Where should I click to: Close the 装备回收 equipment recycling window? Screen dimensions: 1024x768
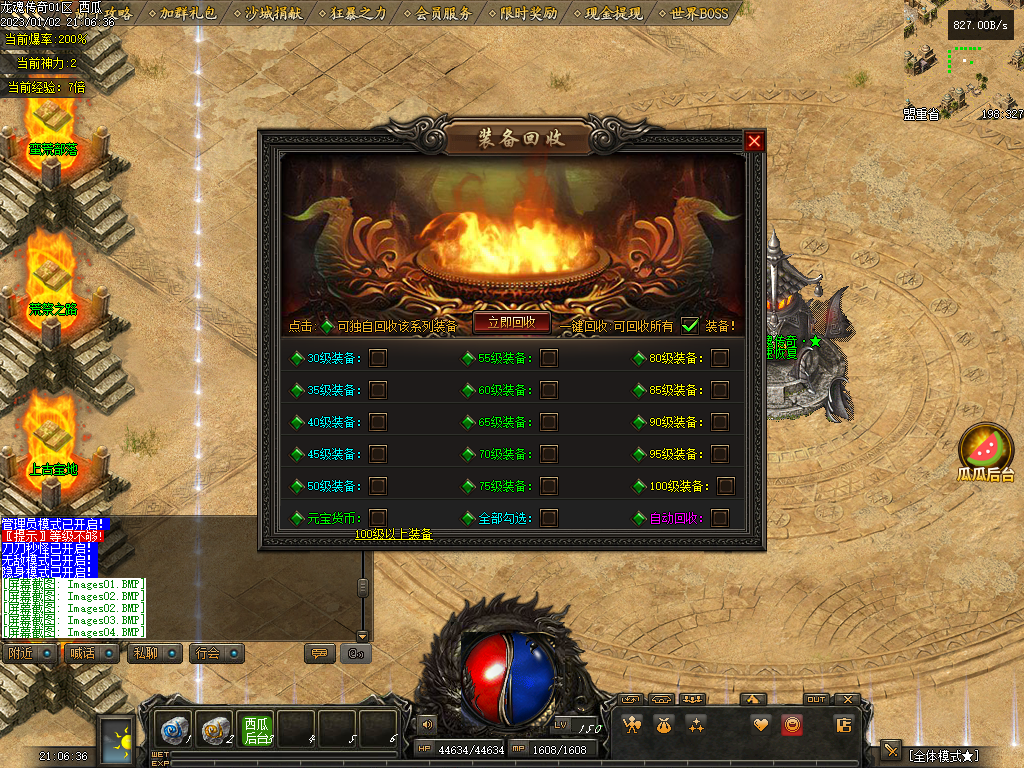point(754,141)
